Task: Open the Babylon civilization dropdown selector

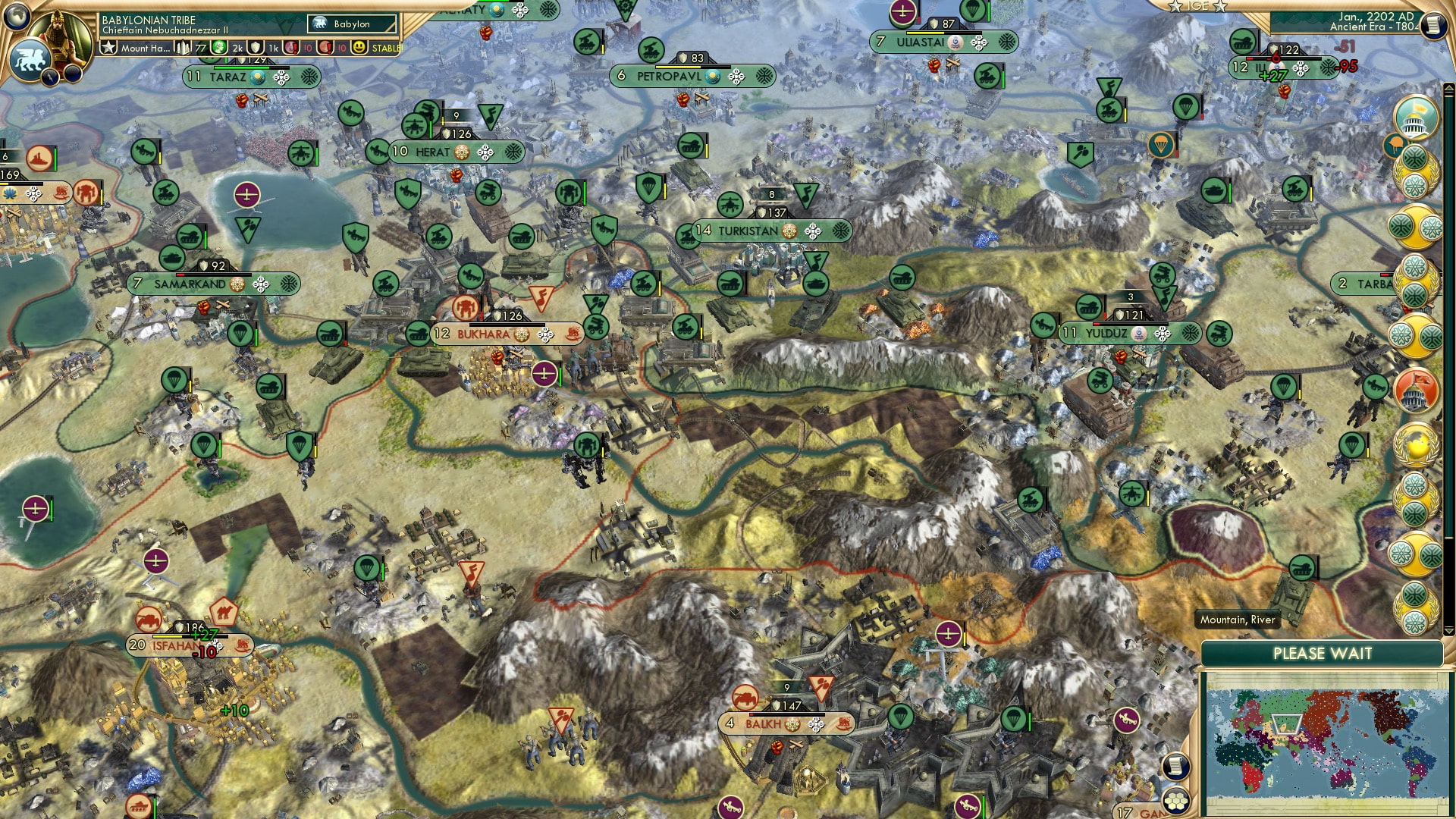Action: point(350,24)
